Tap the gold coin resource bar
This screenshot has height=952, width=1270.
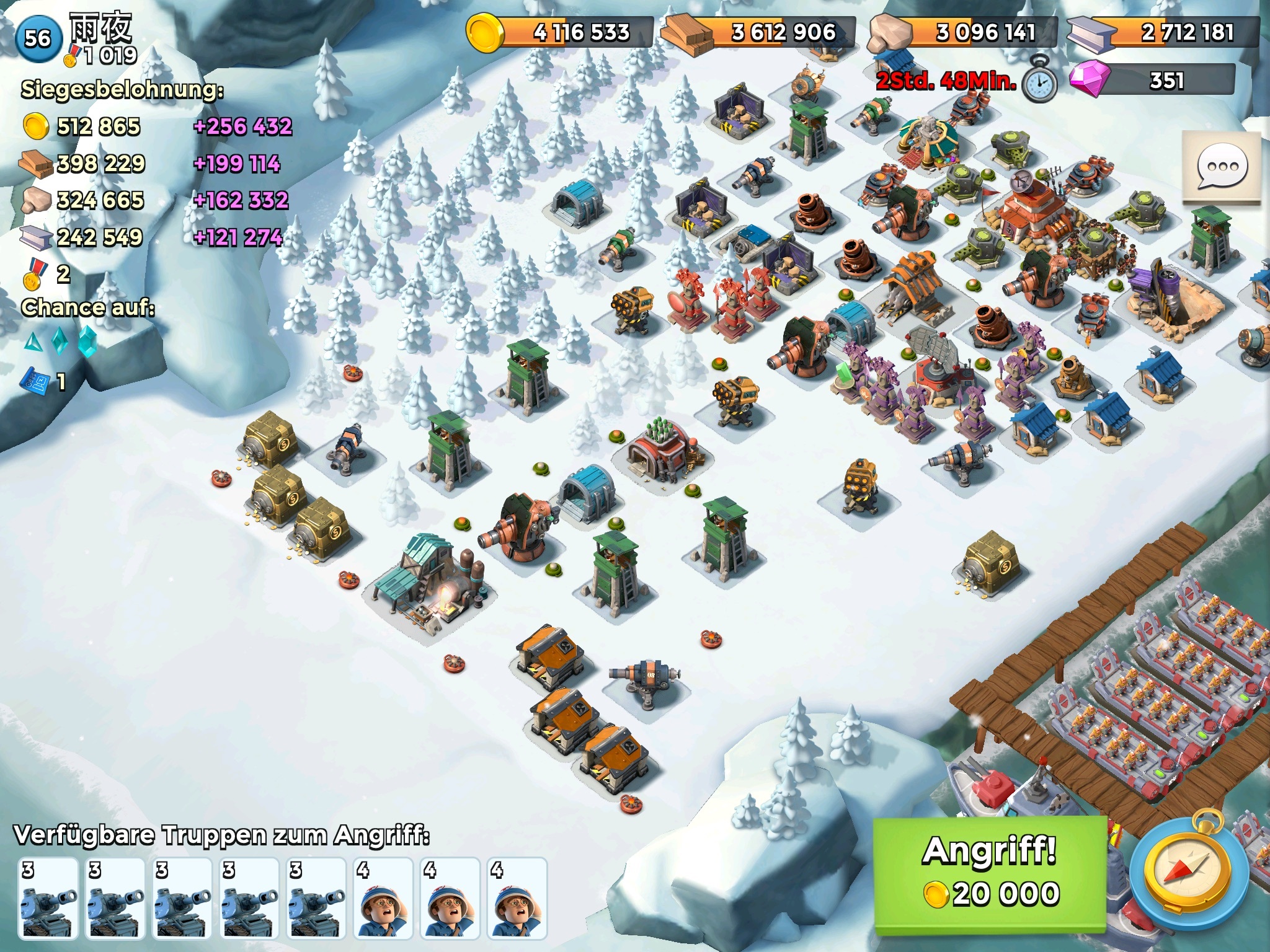(560, 32)
